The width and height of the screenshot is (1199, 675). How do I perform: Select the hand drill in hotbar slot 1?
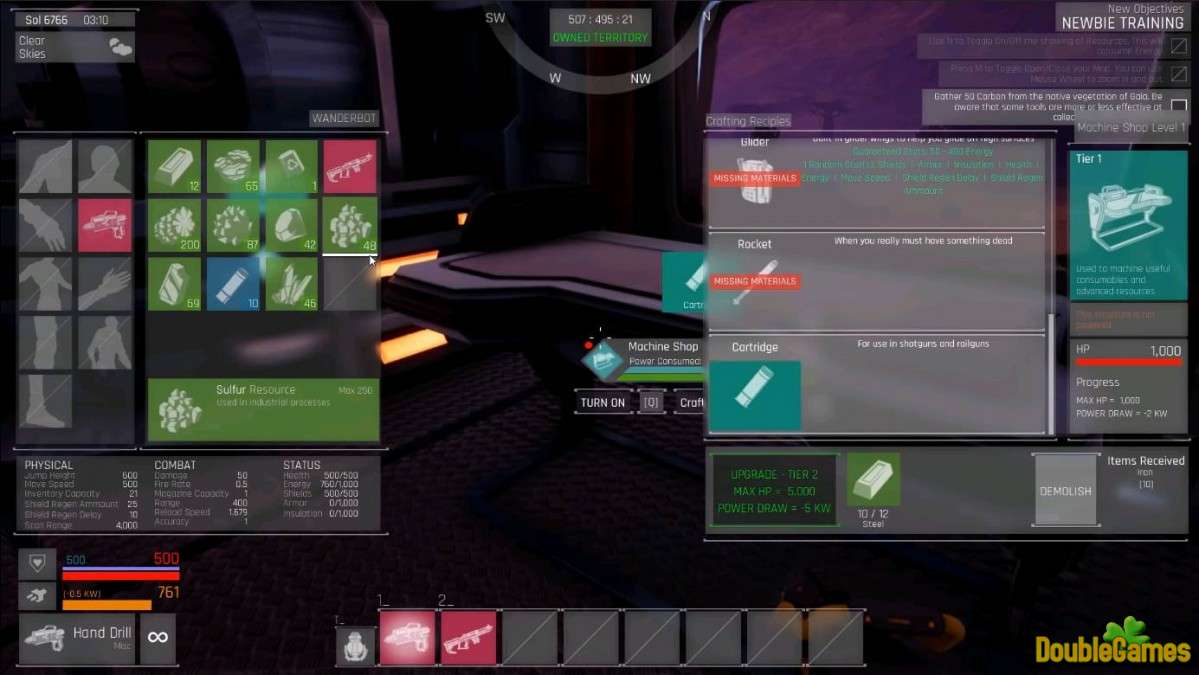(x=407, y=638)
